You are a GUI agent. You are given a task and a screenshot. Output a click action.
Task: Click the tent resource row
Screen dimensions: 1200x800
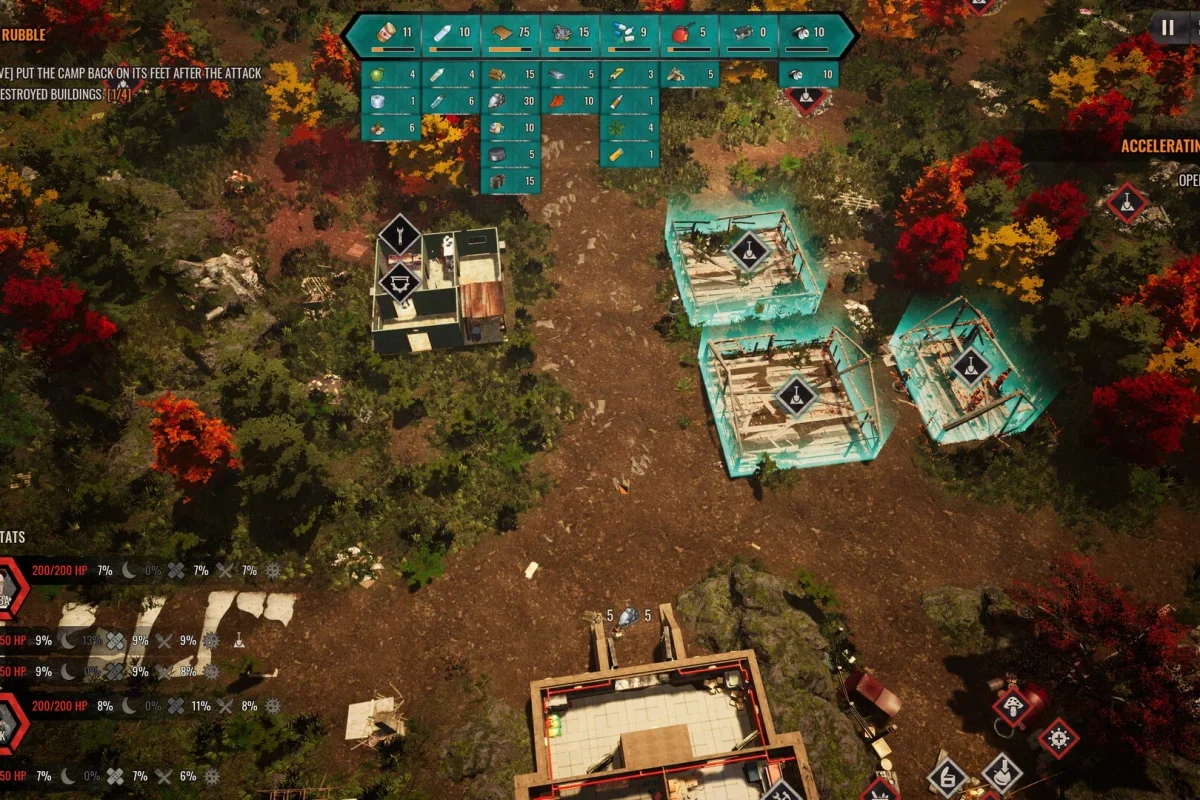click(690, 74)
